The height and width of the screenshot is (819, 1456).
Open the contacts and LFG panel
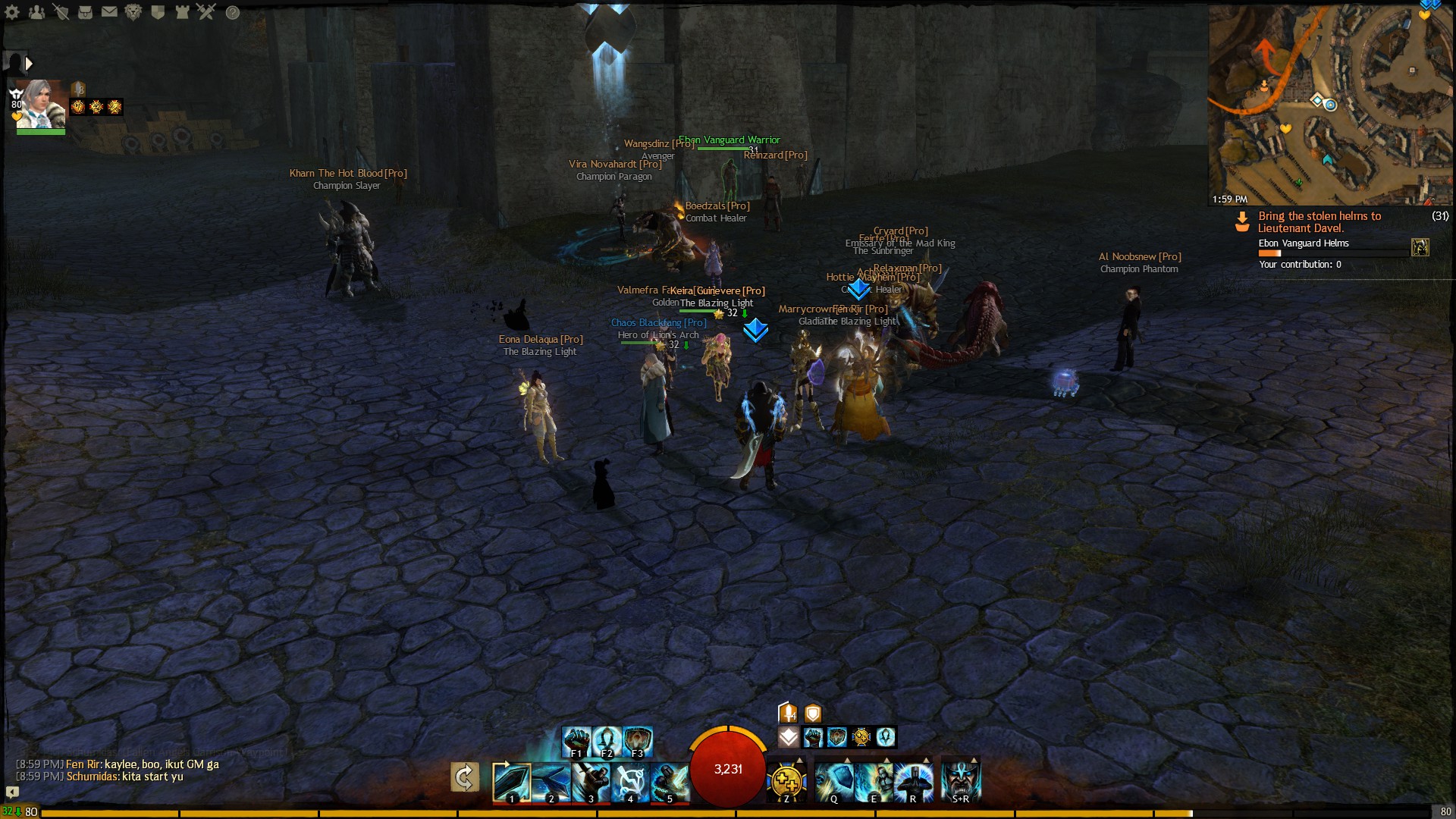tap(36, 12)
